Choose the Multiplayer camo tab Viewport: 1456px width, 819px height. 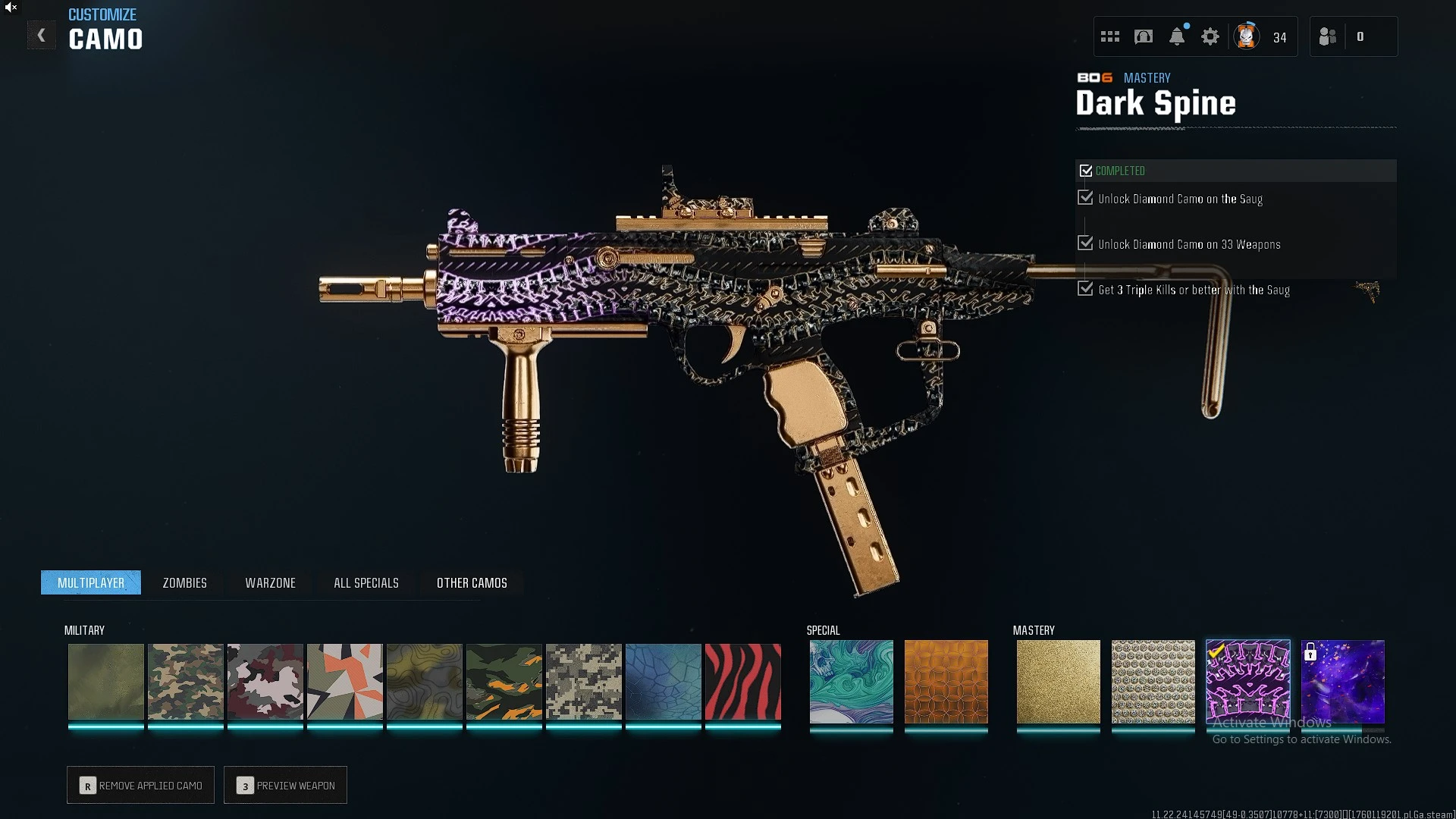[x=91, y=582]
